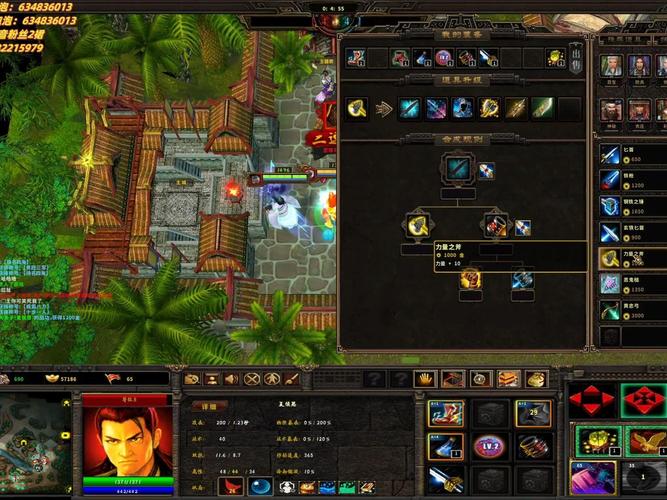Select the top item in recipe tree
667x500 pixels.
459,168
